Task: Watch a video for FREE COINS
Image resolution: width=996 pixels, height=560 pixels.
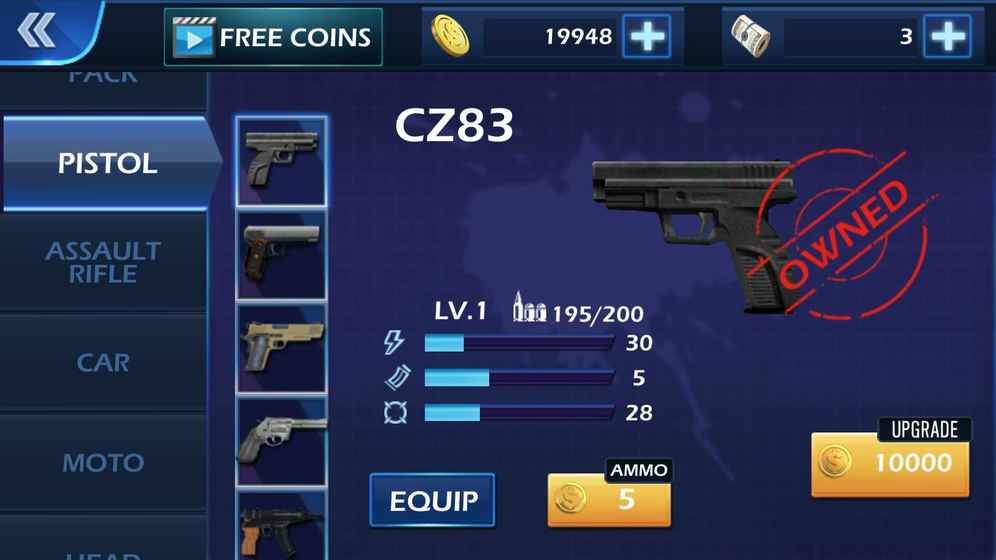Action: coord(273,38)
